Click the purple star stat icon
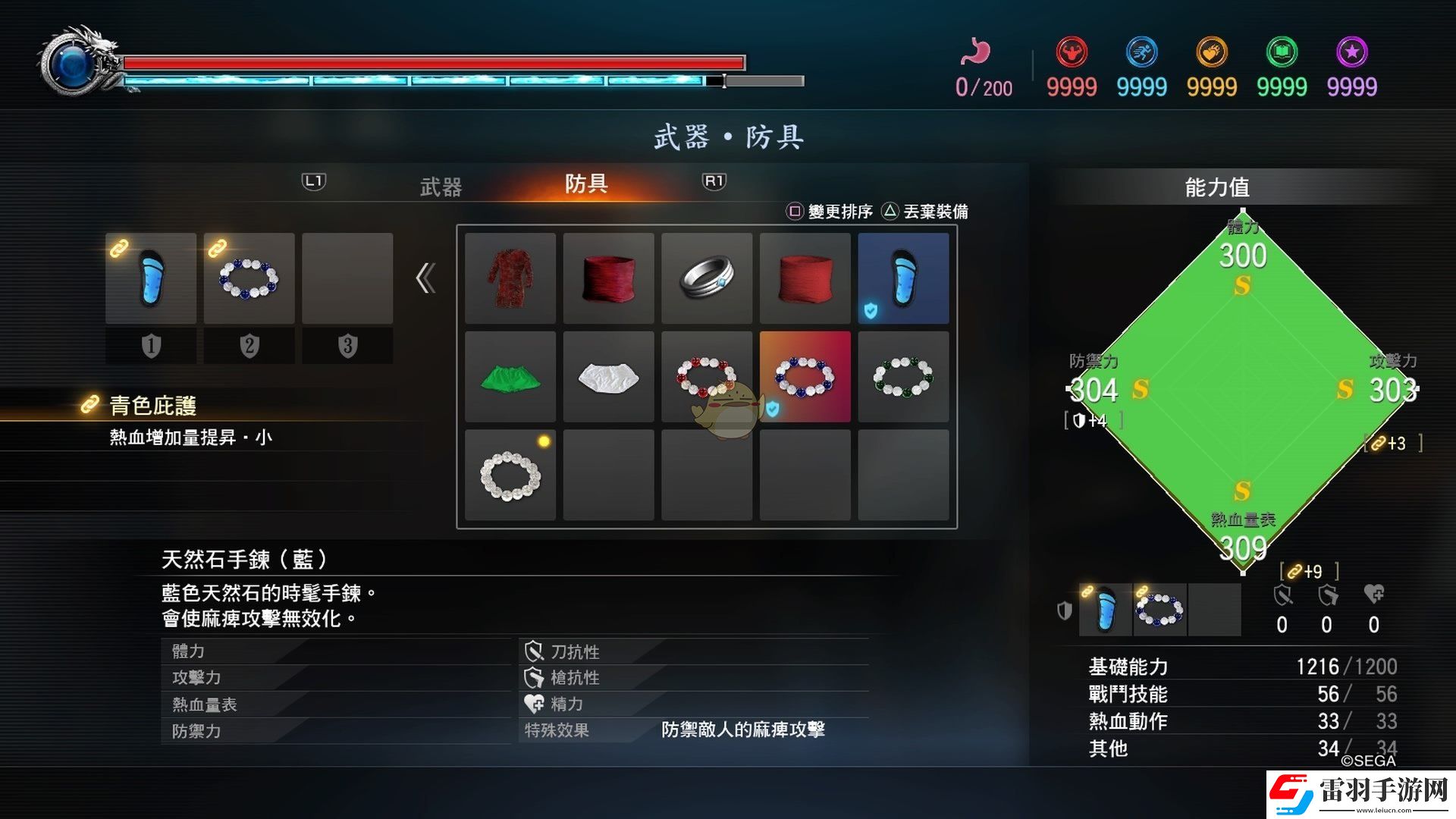This screenshot has height=819, width=1456. pyautogui.click(x=1351, y=52)
